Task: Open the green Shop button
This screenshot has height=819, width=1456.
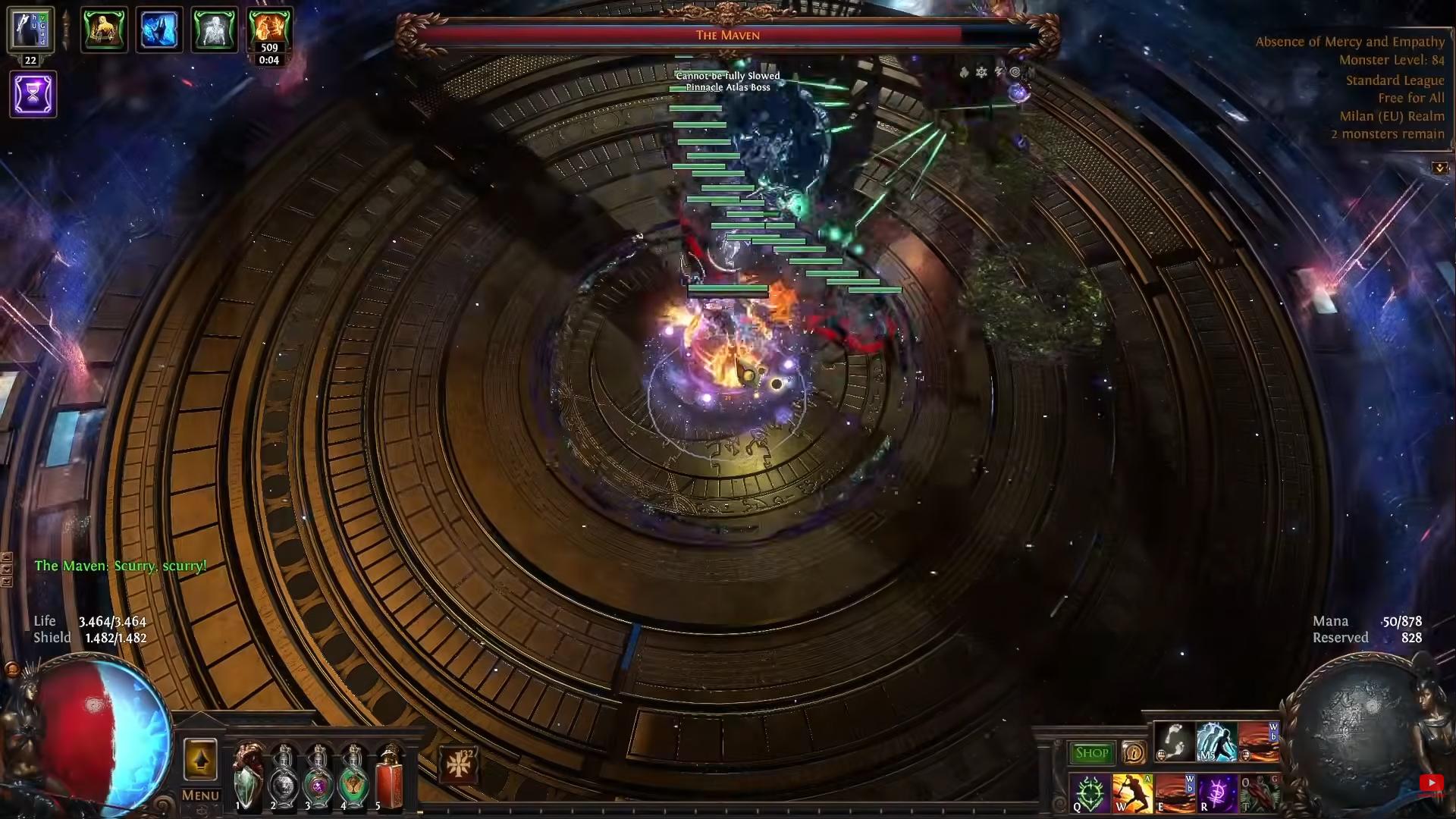Action: [x=1091, y=753]
